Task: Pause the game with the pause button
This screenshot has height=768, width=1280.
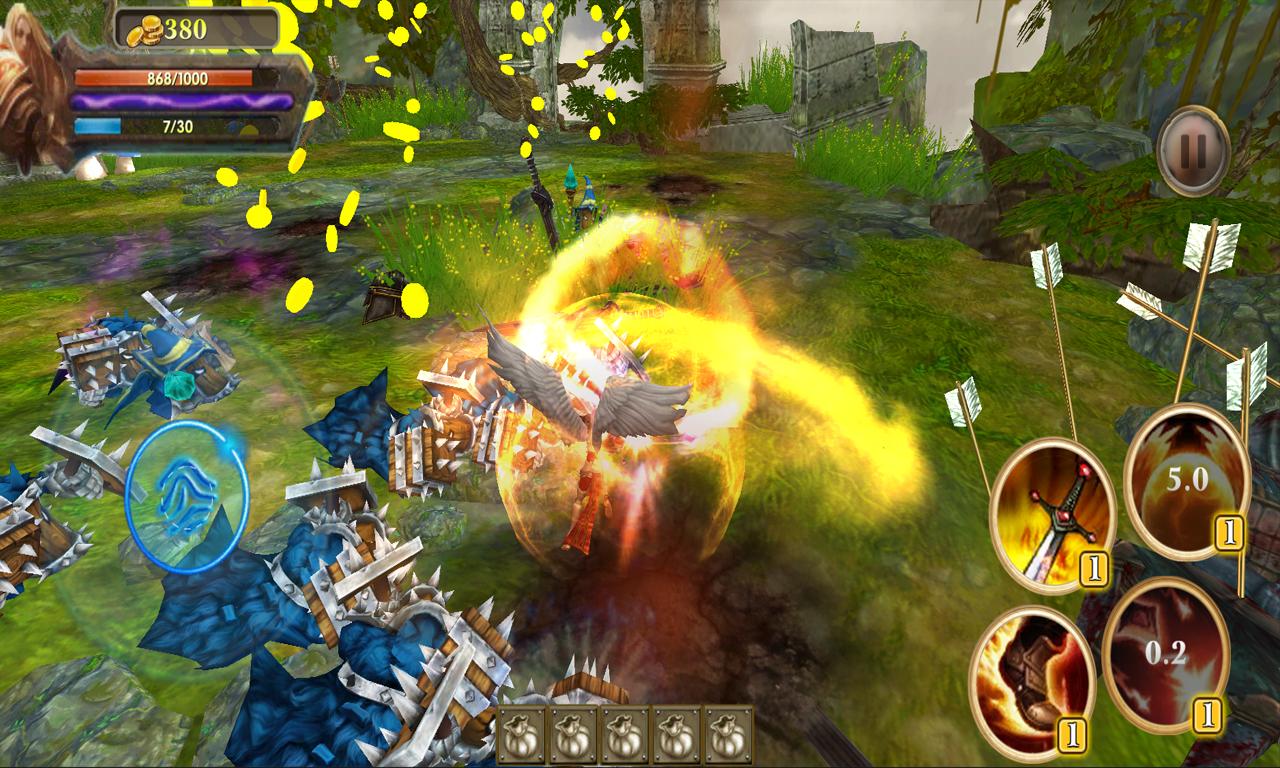Action: coord(1193,151)
